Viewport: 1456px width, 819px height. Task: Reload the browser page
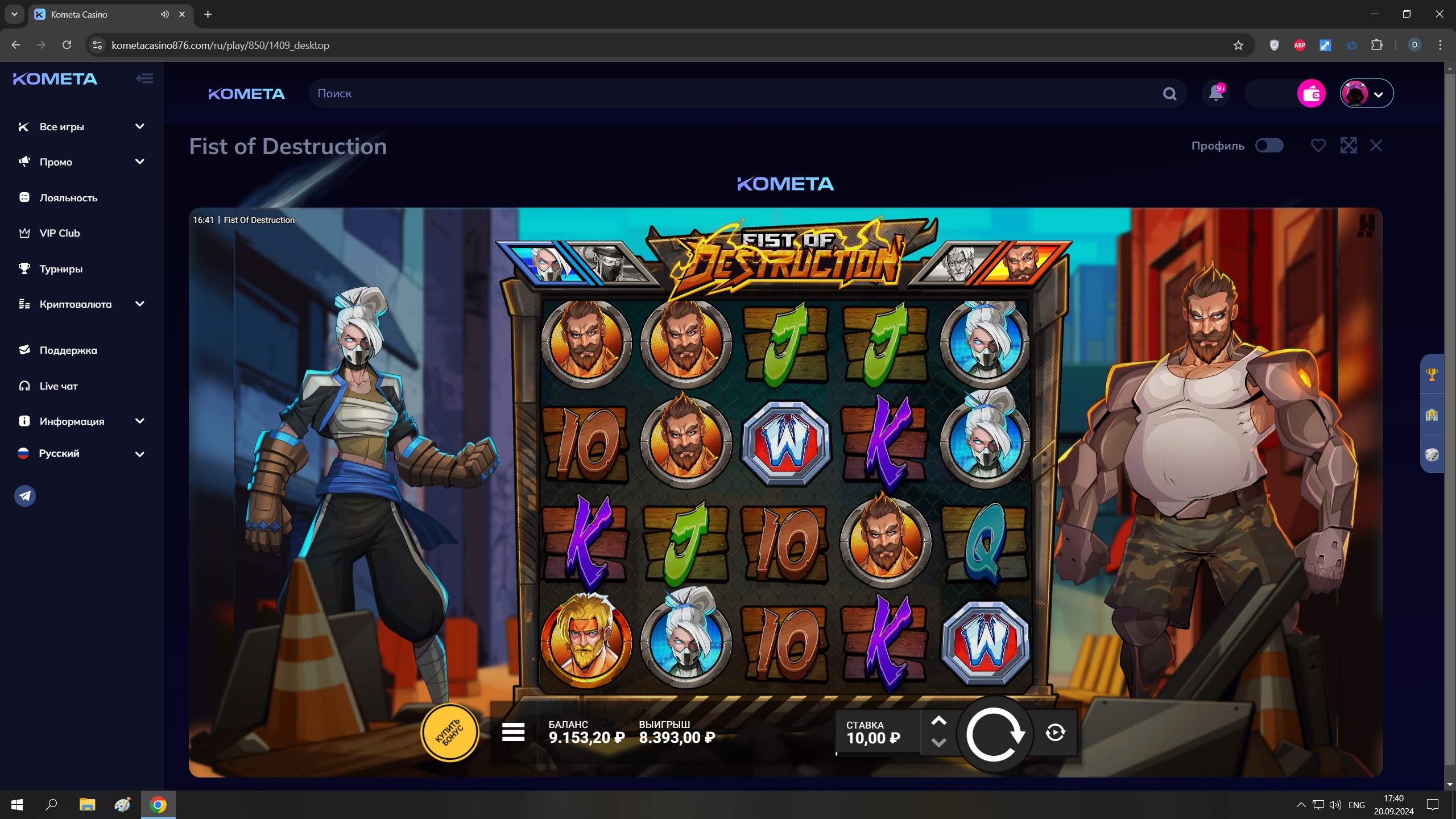(67, 45)
